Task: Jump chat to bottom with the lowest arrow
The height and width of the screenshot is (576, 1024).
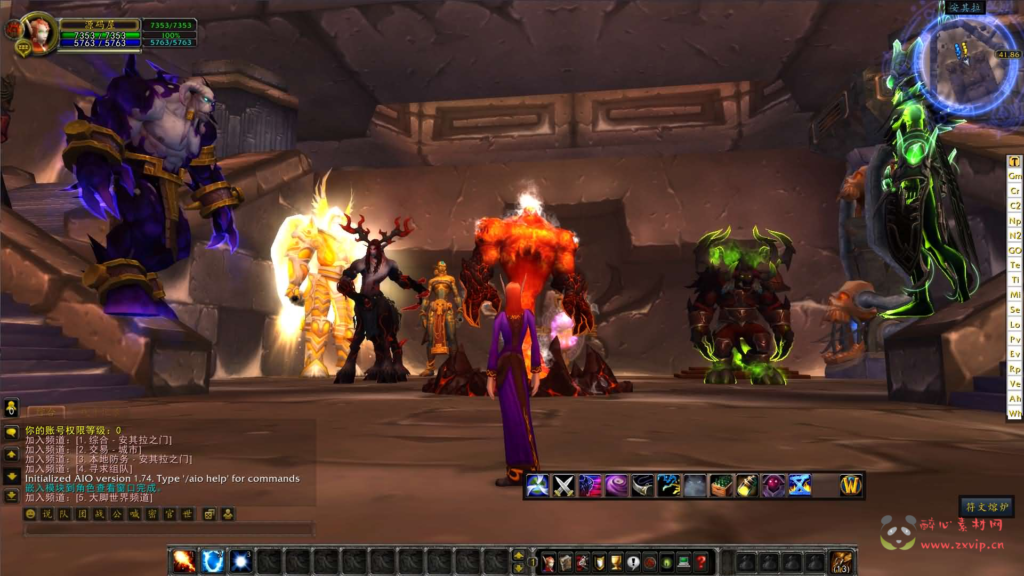Action: click(11, 494)
